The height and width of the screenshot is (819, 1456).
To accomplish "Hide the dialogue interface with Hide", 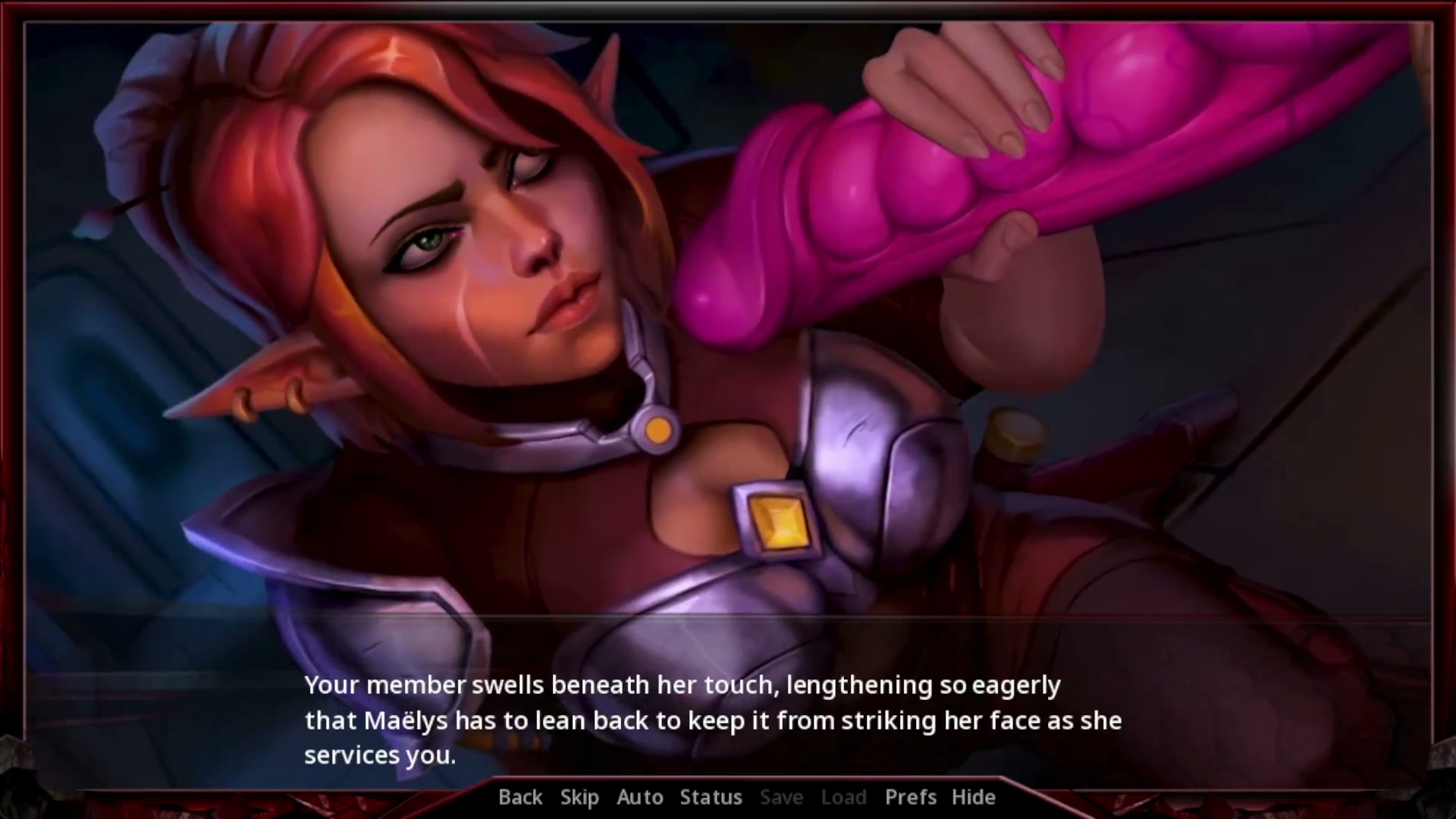I will coord(973,797).
